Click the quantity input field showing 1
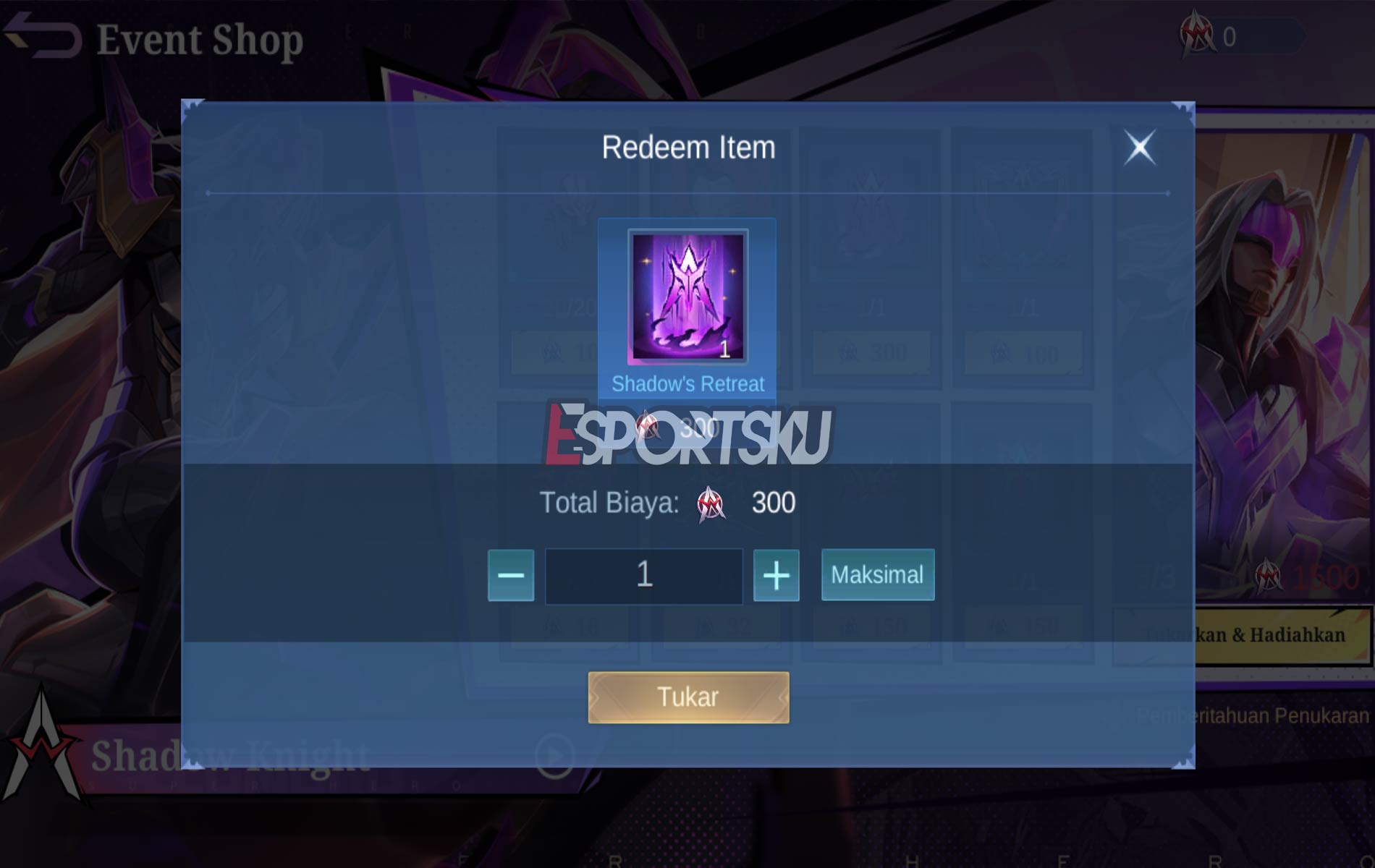 coord(643,575)
